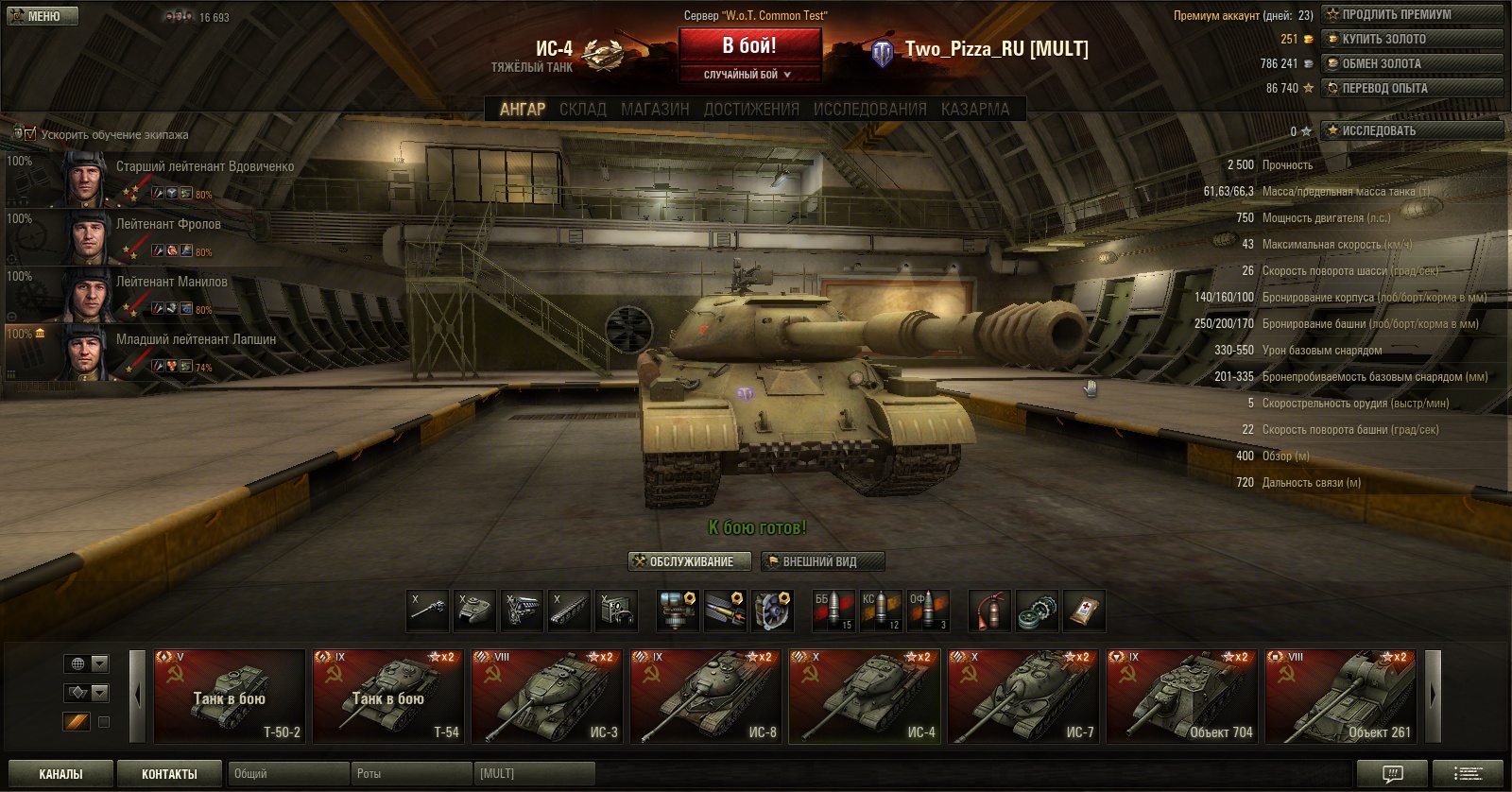Start battle with the В бой! button
Screen dimensions: 1512x792
[x=749, y=45]
